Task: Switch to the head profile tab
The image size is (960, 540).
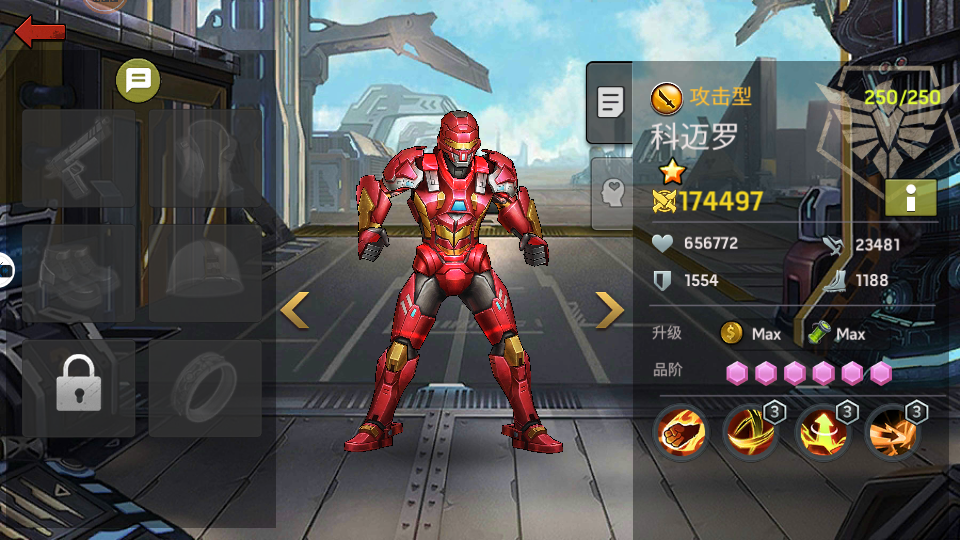Action: pos(612,192)
